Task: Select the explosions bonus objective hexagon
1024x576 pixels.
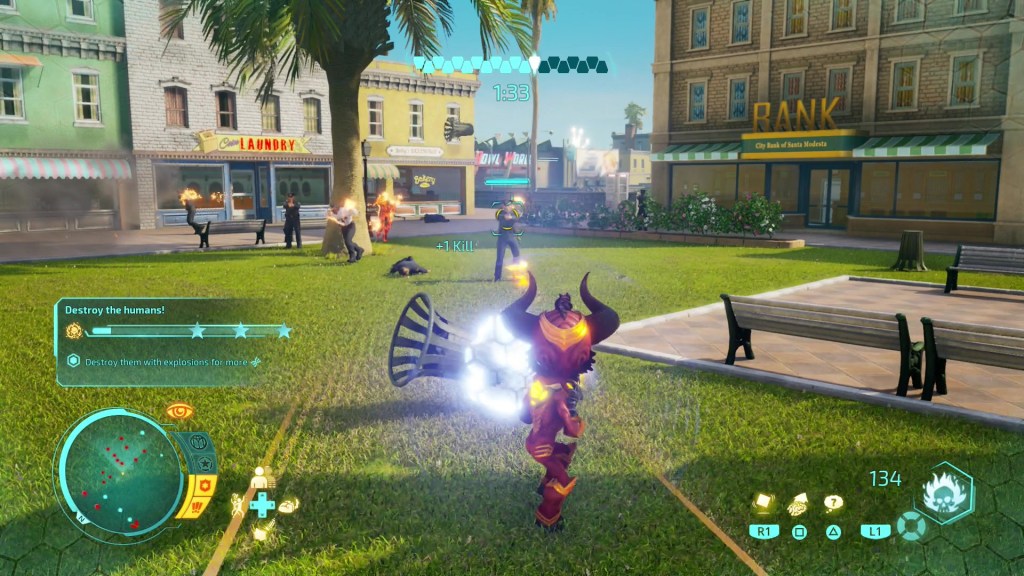Action: coord(73,361)
